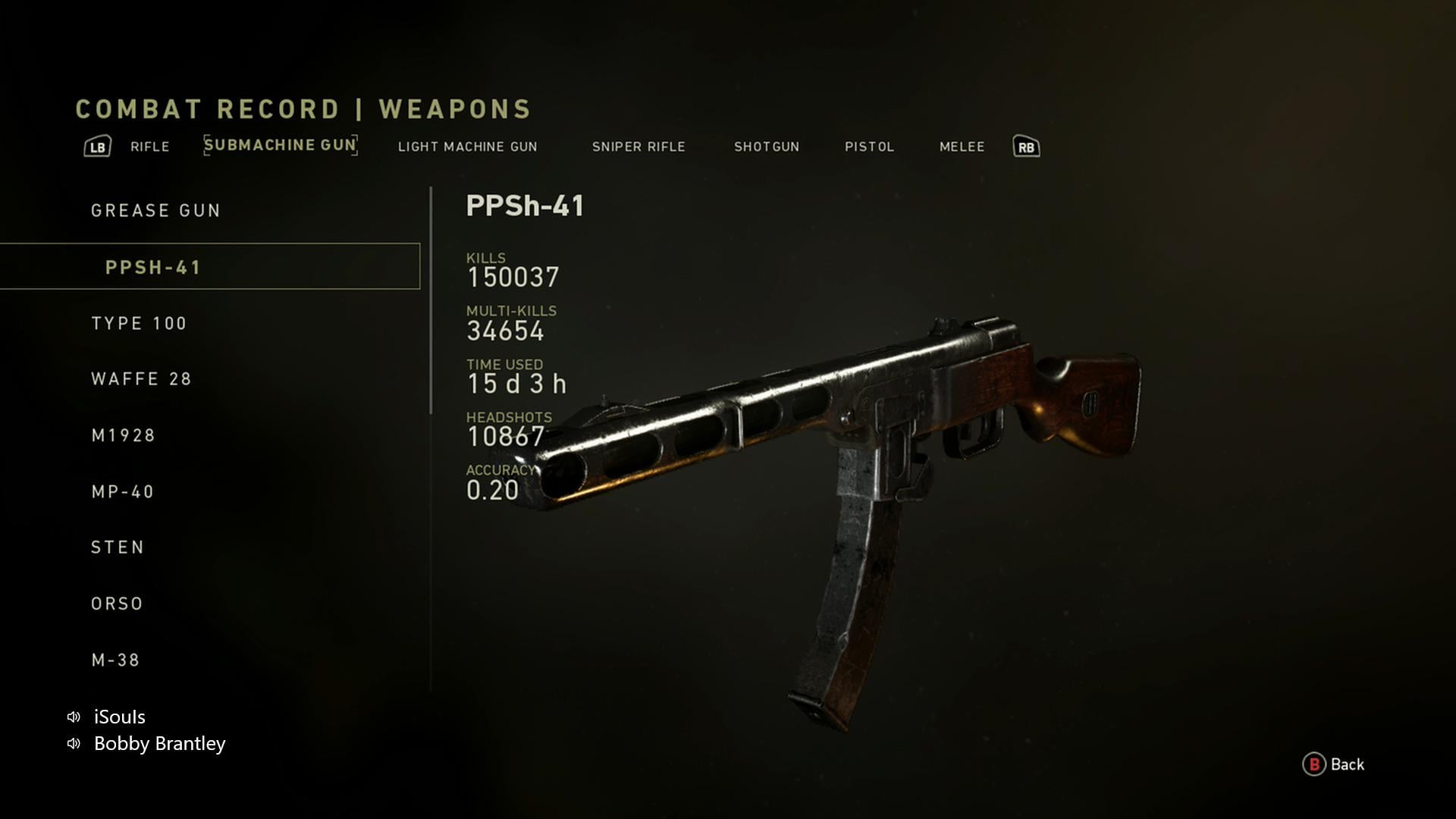The height and width of the screenshot is (819, 1456).
Task: Select the M1928 list entry
Action: pyautogui.click(x=123, y=436)
